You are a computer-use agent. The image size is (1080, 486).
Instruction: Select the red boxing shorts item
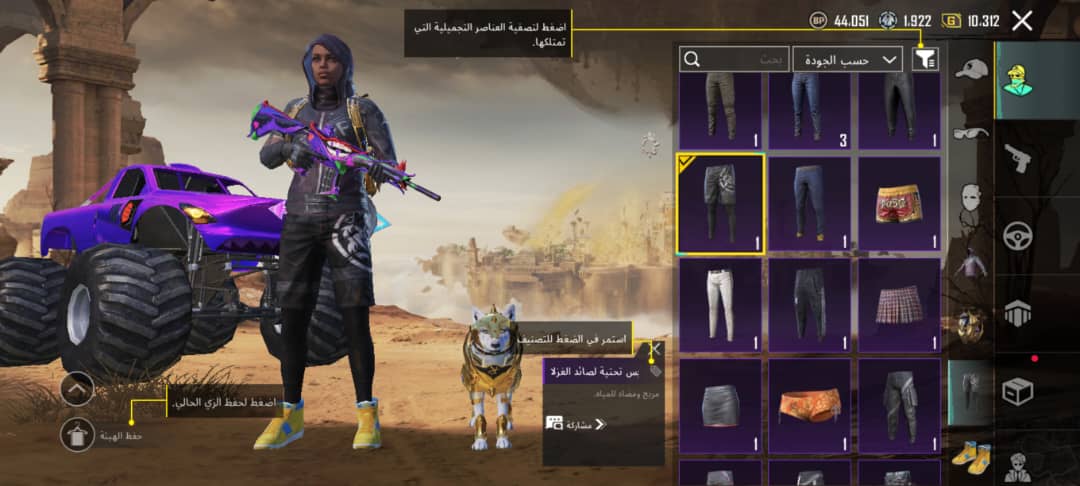click(x=899, y=203)
